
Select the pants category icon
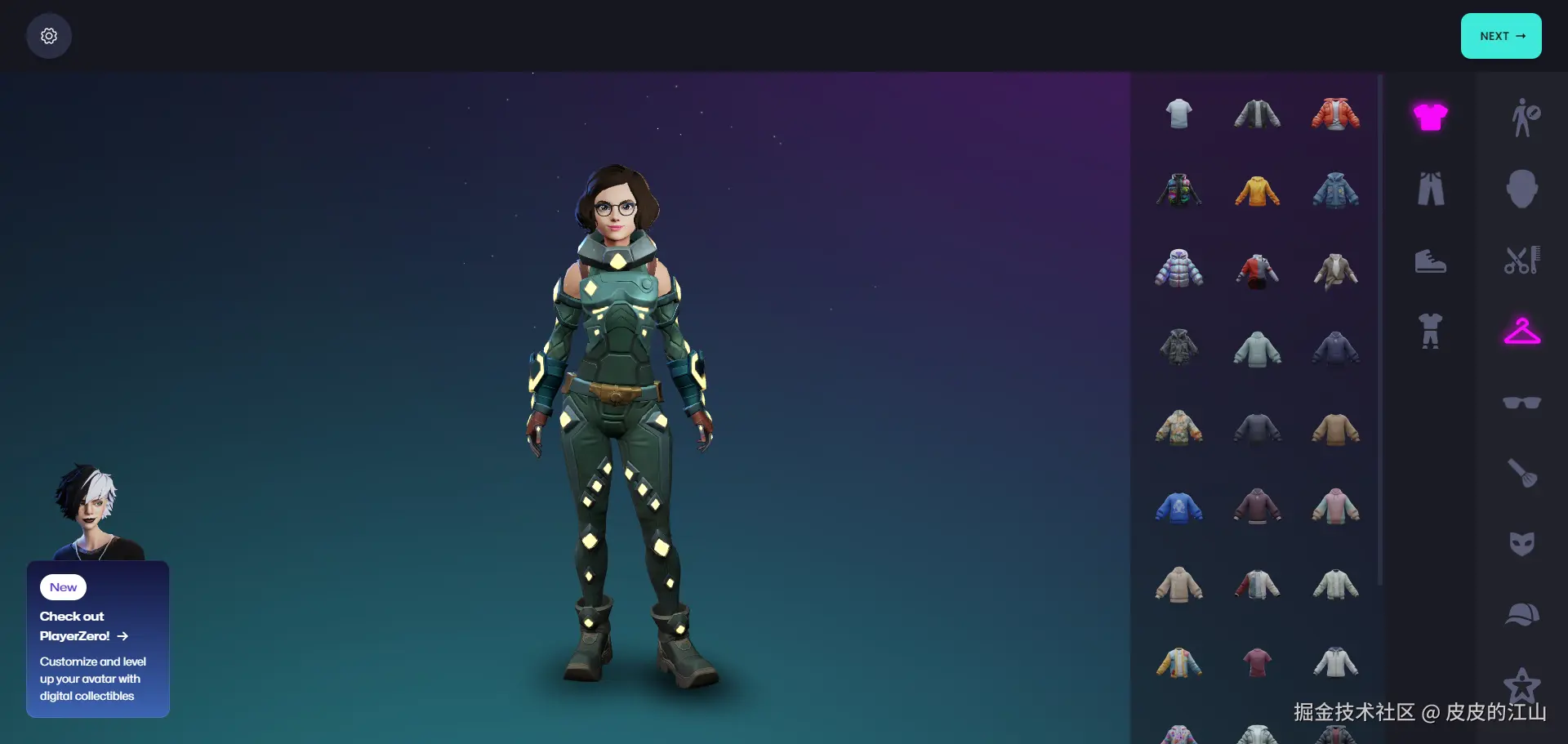coord(1431,189)
